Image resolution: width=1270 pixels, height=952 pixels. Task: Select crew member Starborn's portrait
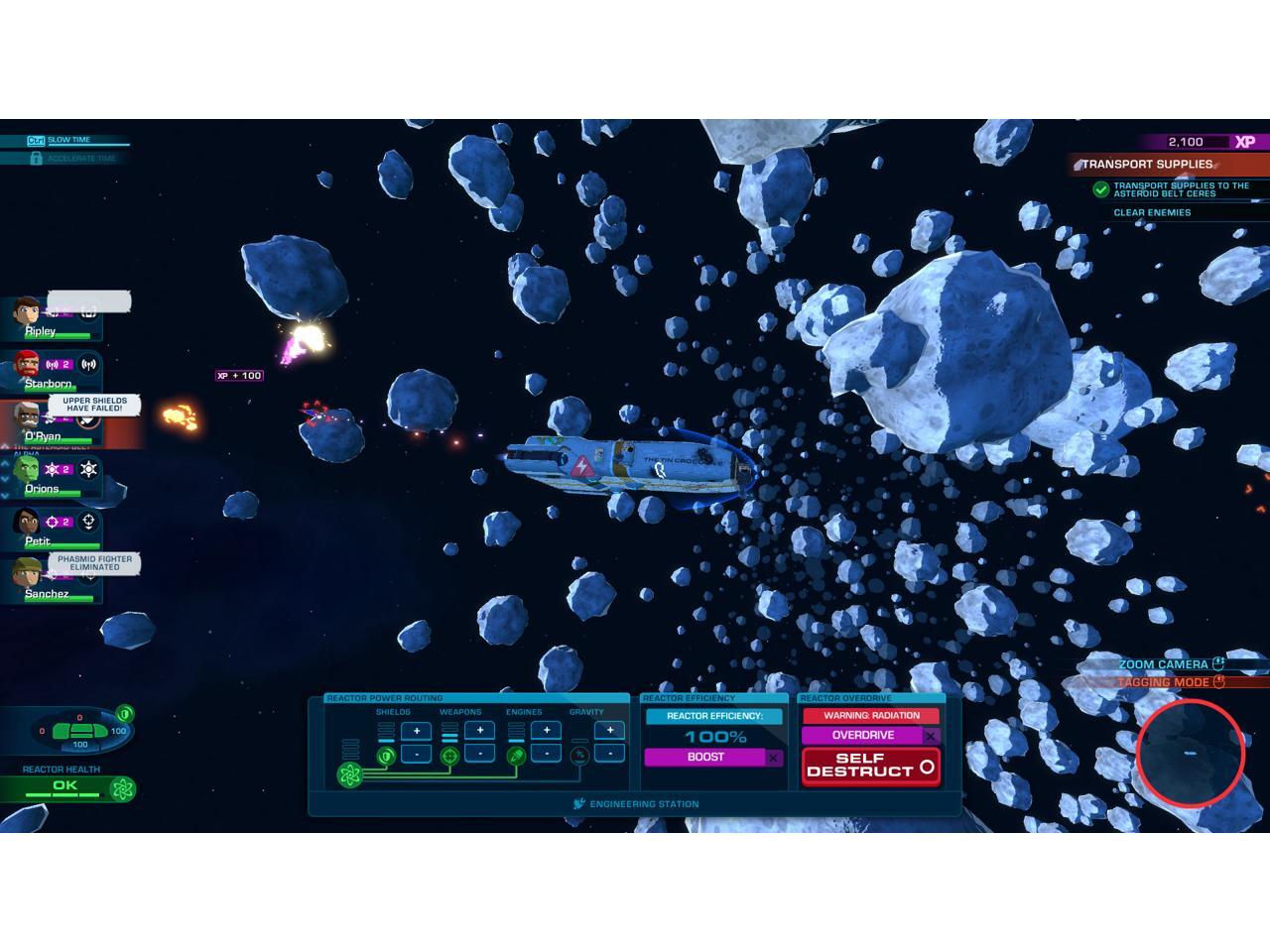pos(27,366)
